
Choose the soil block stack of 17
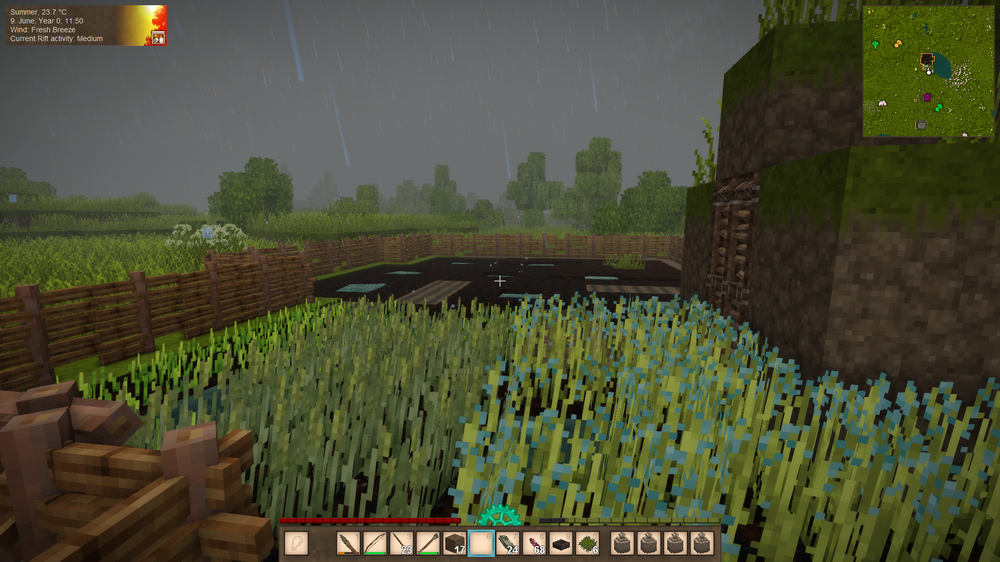[455, 544]
